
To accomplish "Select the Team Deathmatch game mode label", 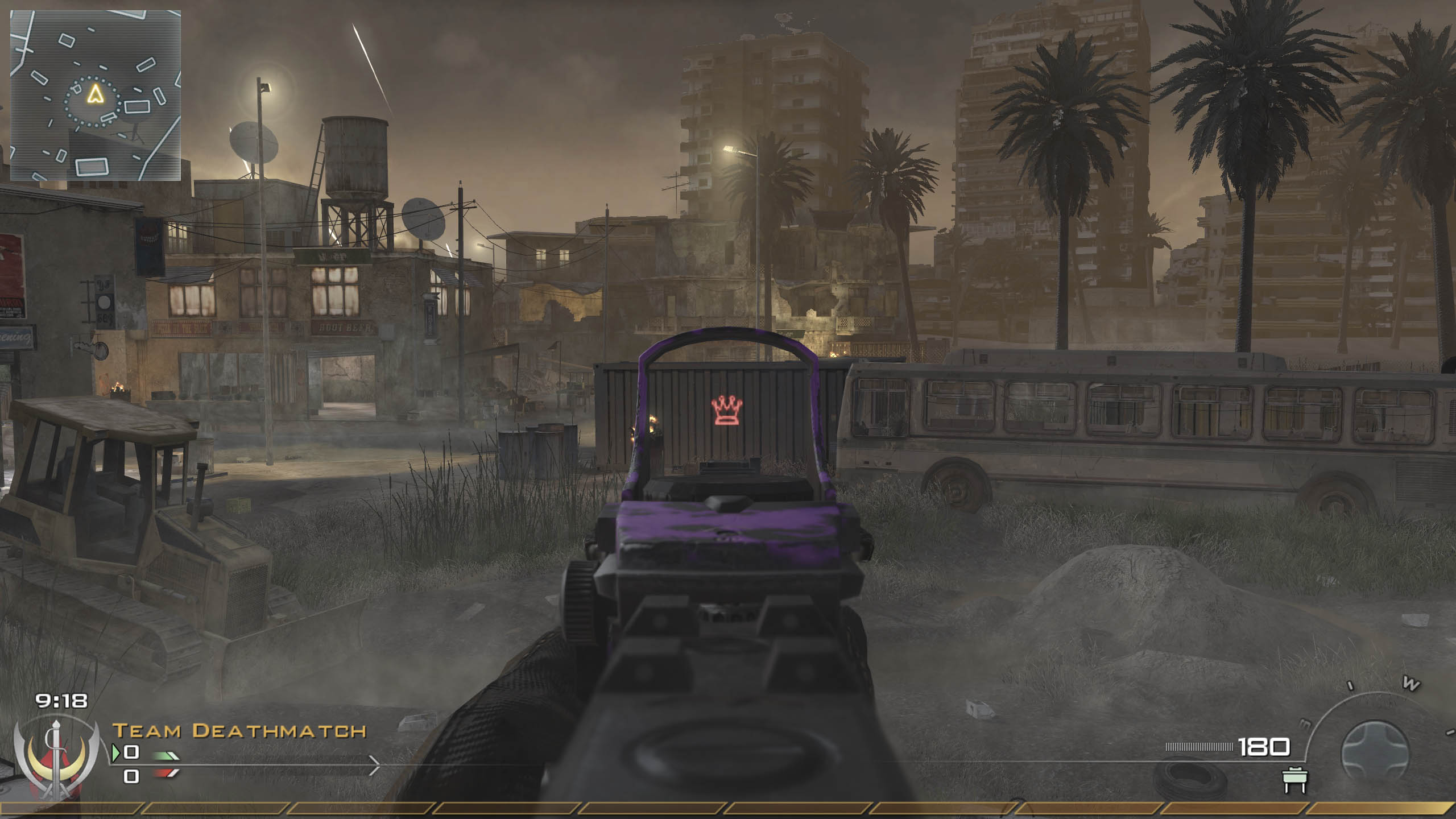I will [x=239, y=731].
